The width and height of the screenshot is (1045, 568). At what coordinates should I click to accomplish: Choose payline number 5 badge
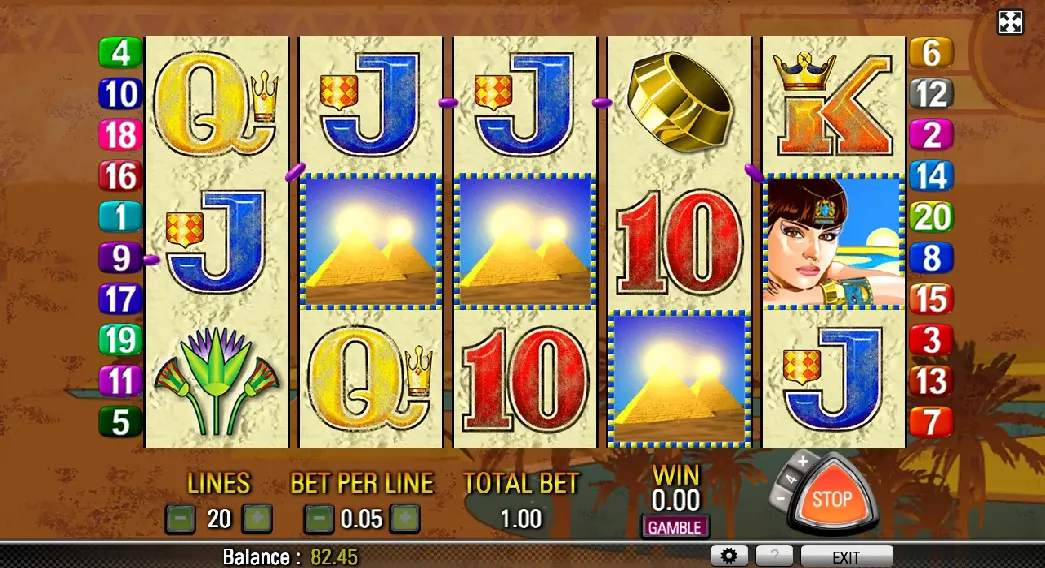(x=121, y=422)
